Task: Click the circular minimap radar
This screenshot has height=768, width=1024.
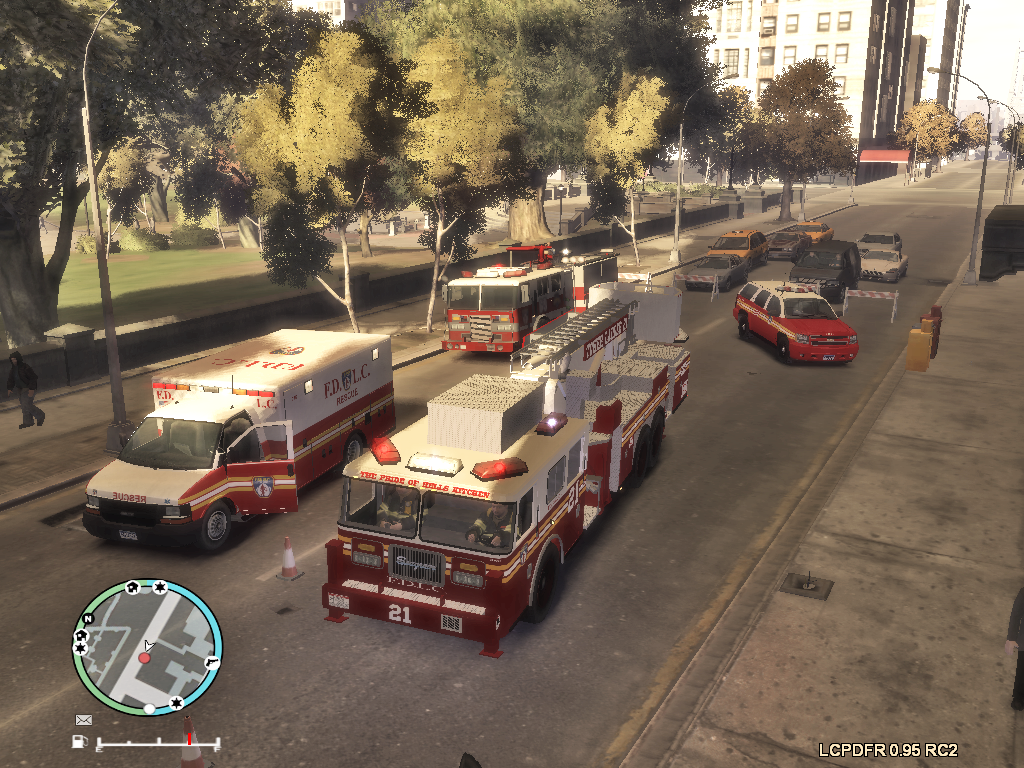Action: [146, 646]
